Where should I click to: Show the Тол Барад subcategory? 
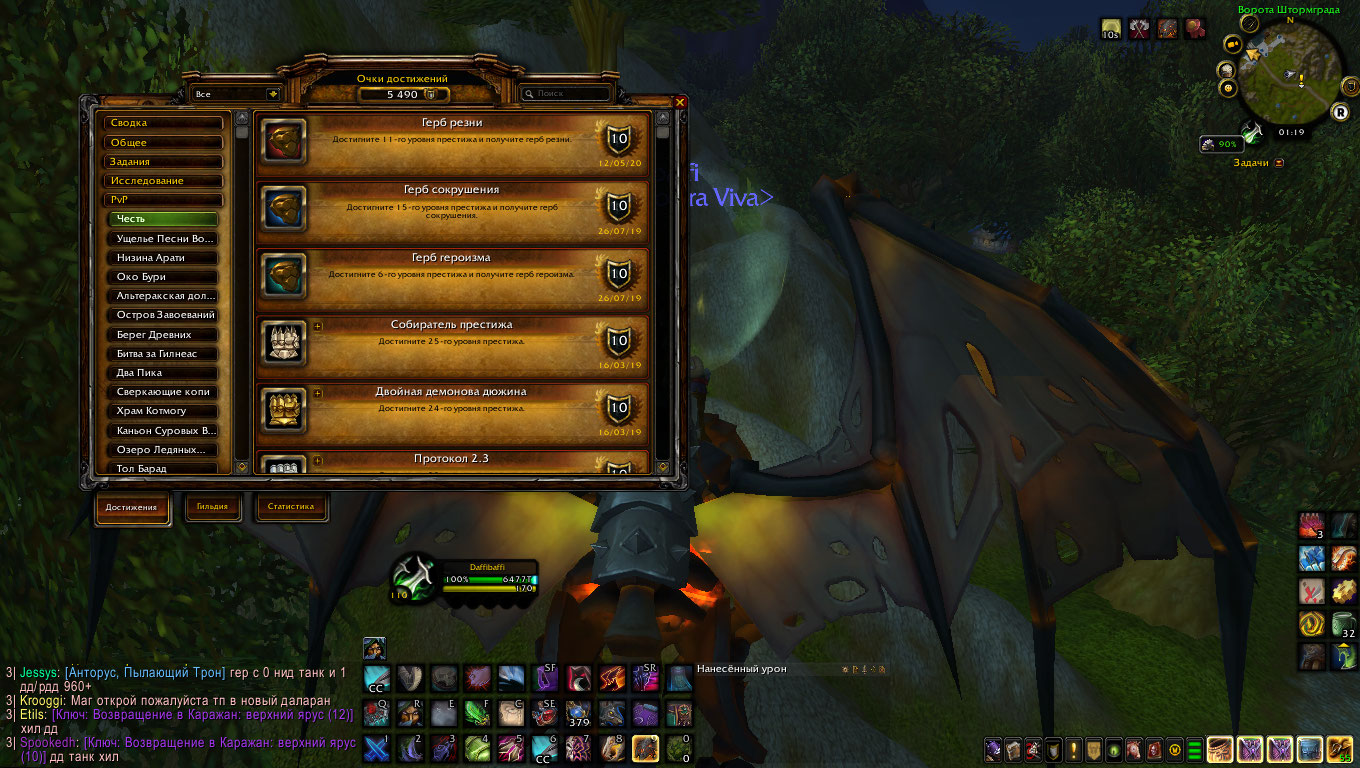click(163, 468)
